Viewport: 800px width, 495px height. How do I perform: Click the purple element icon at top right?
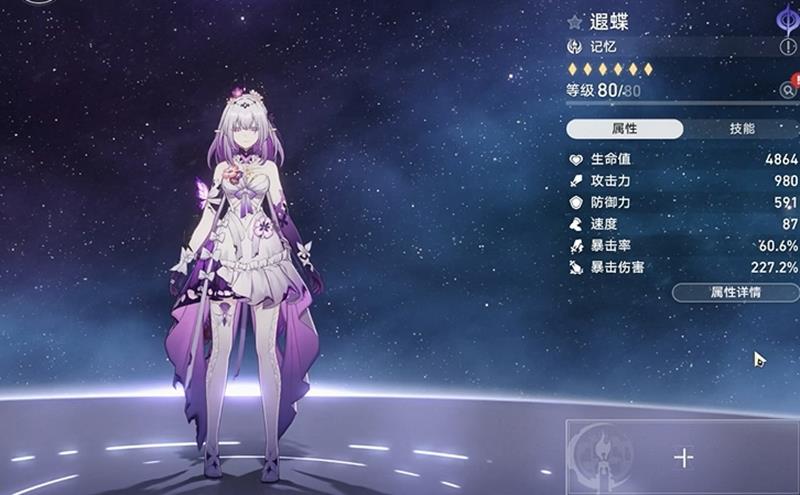click(x=786, y=18)
